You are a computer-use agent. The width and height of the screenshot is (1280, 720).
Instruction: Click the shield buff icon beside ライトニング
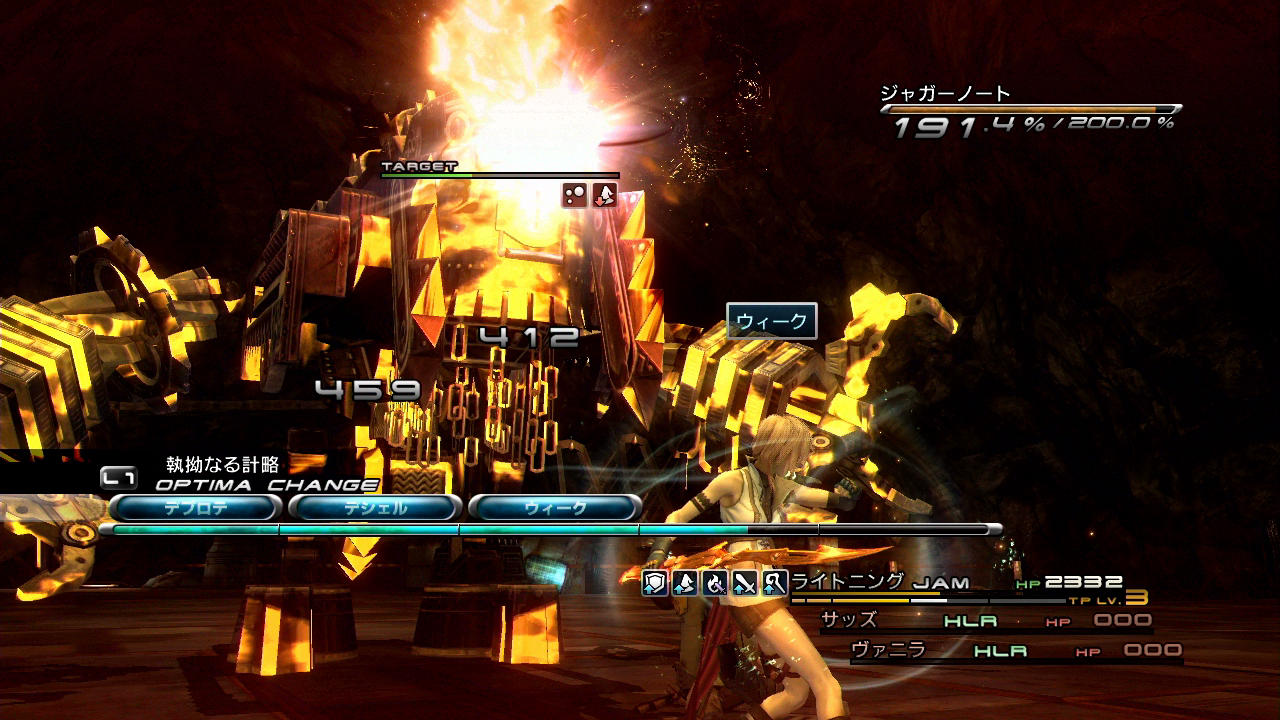point(654,583)
